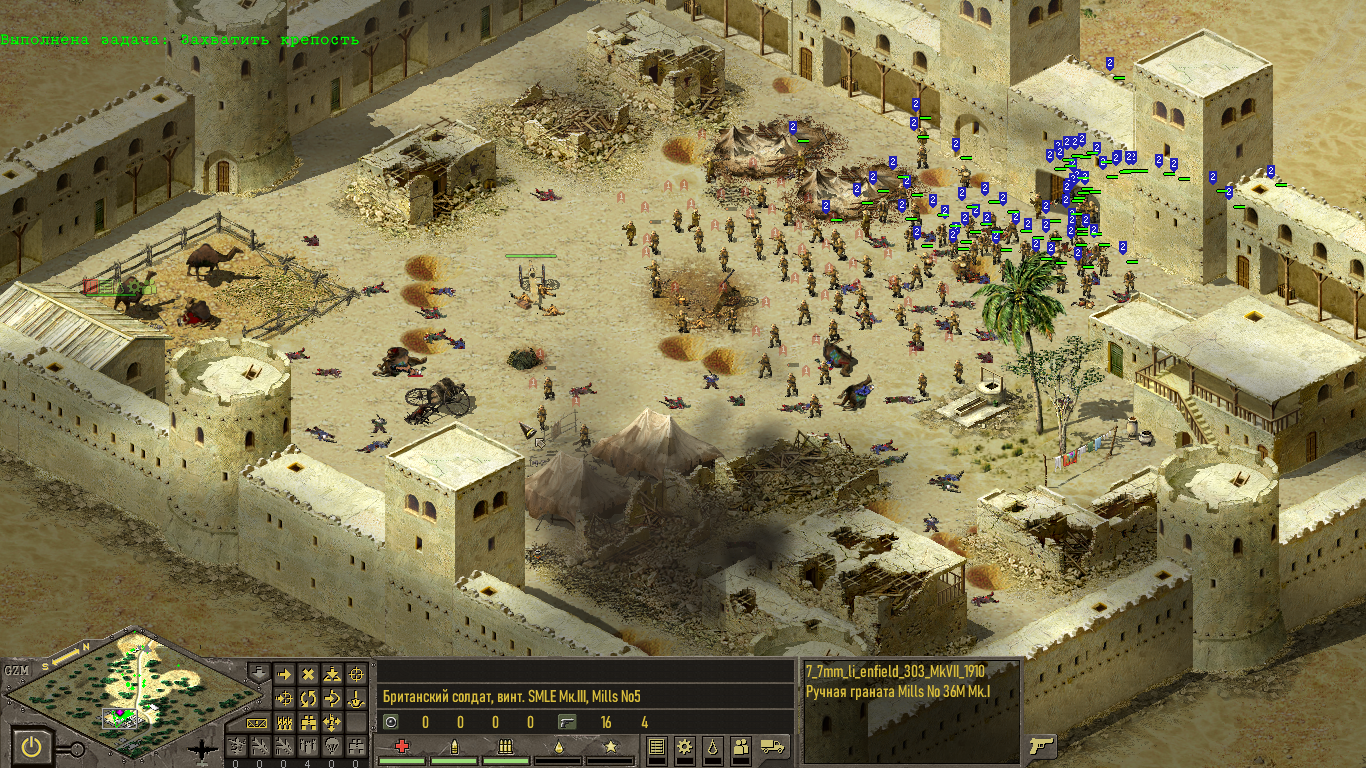The width and height of the screenshot is (1366, 768).
Task: Select the crosshair attack command
Action: click(x=356, y=675)
